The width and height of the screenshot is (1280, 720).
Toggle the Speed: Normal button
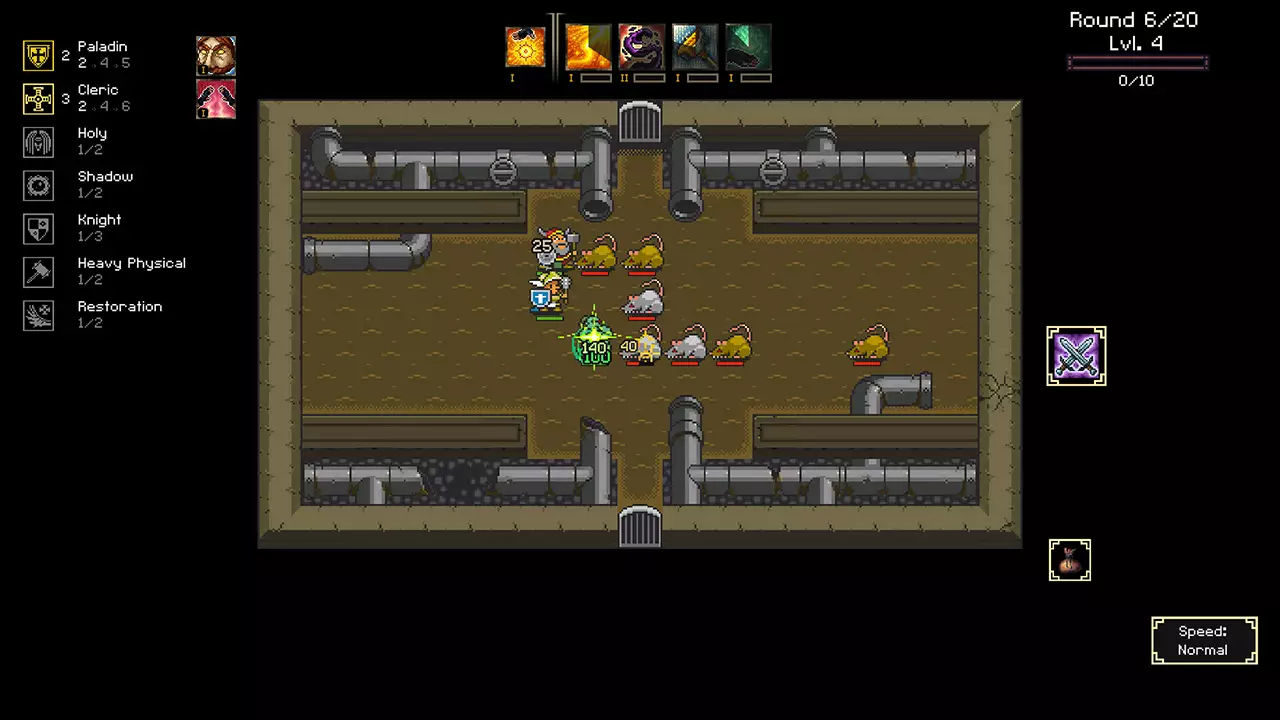pyautogui.click(x=1204, y=641)
